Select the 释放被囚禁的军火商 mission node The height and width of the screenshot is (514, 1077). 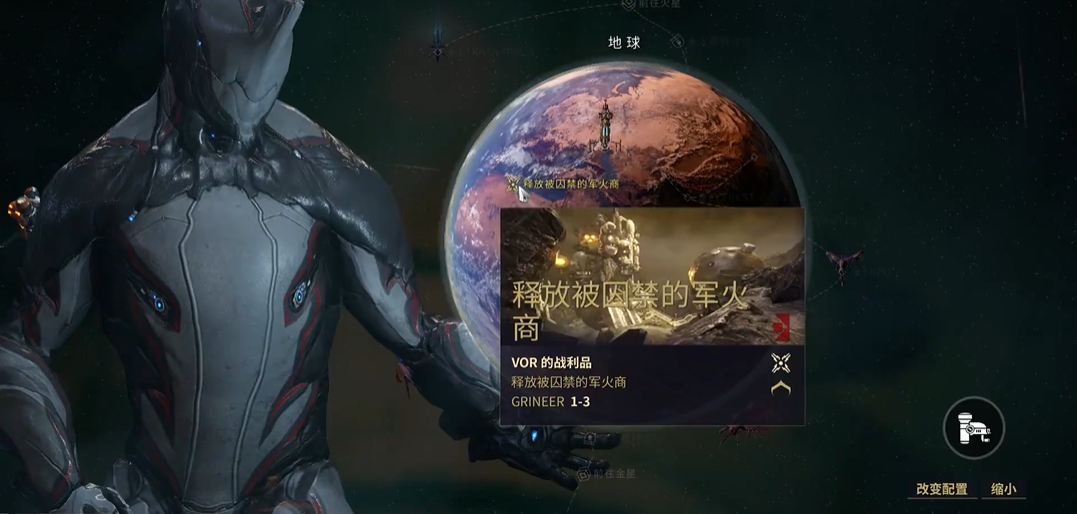pos(513,184)
